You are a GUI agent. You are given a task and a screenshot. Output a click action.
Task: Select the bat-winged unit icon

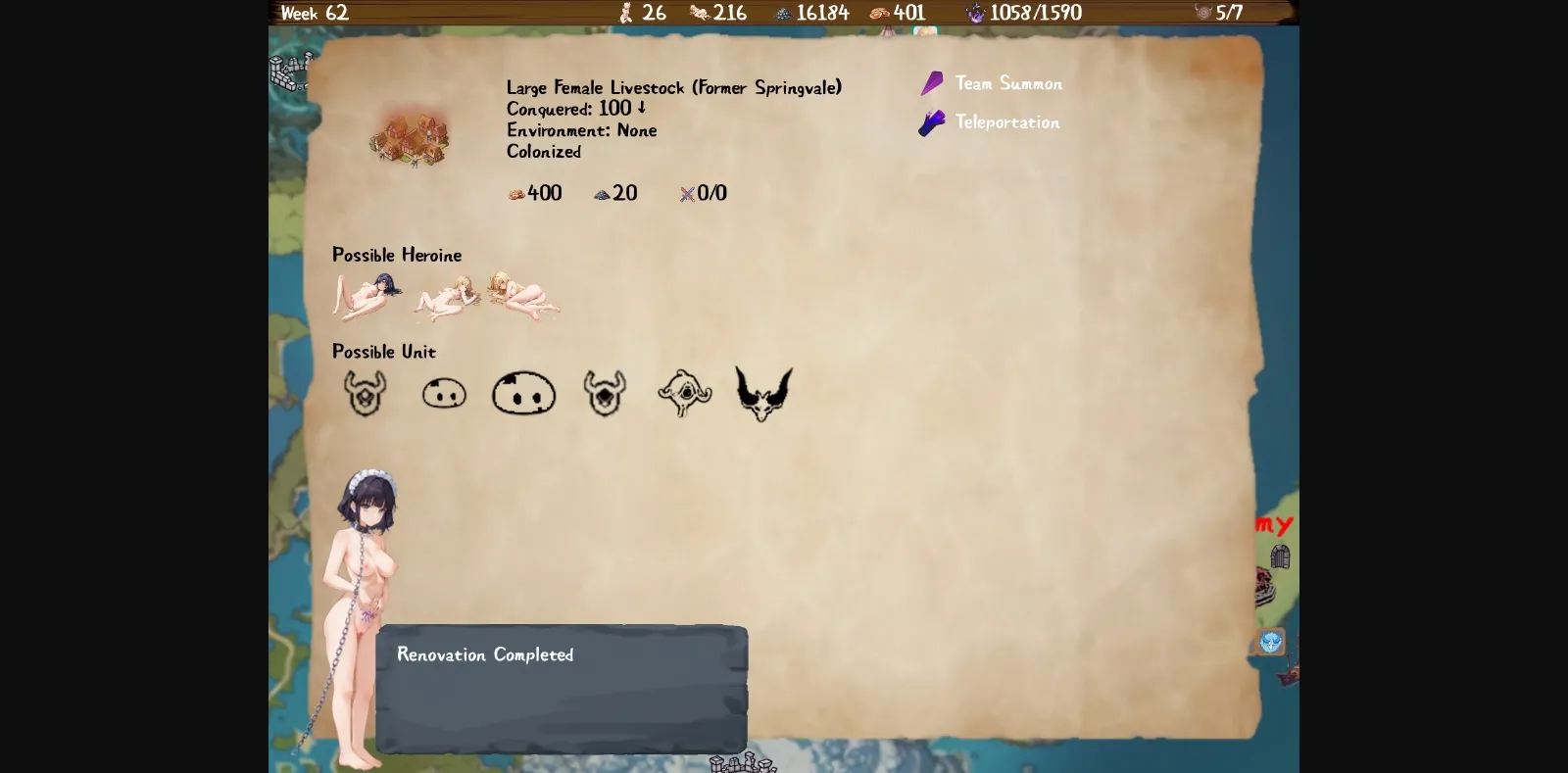[x=763, y=390]
